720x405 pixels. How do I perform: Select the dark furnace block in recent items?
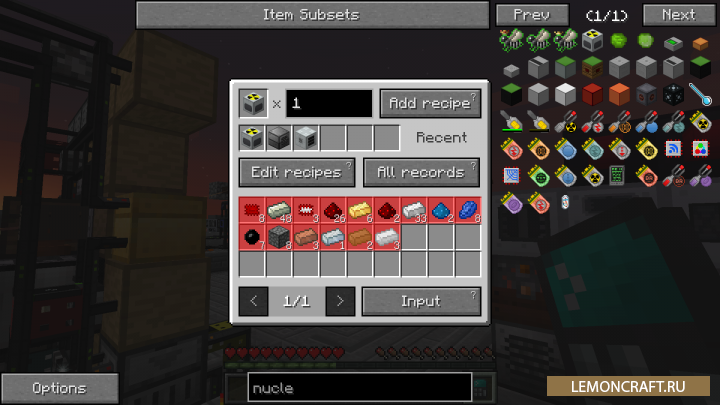coord(279,138)
